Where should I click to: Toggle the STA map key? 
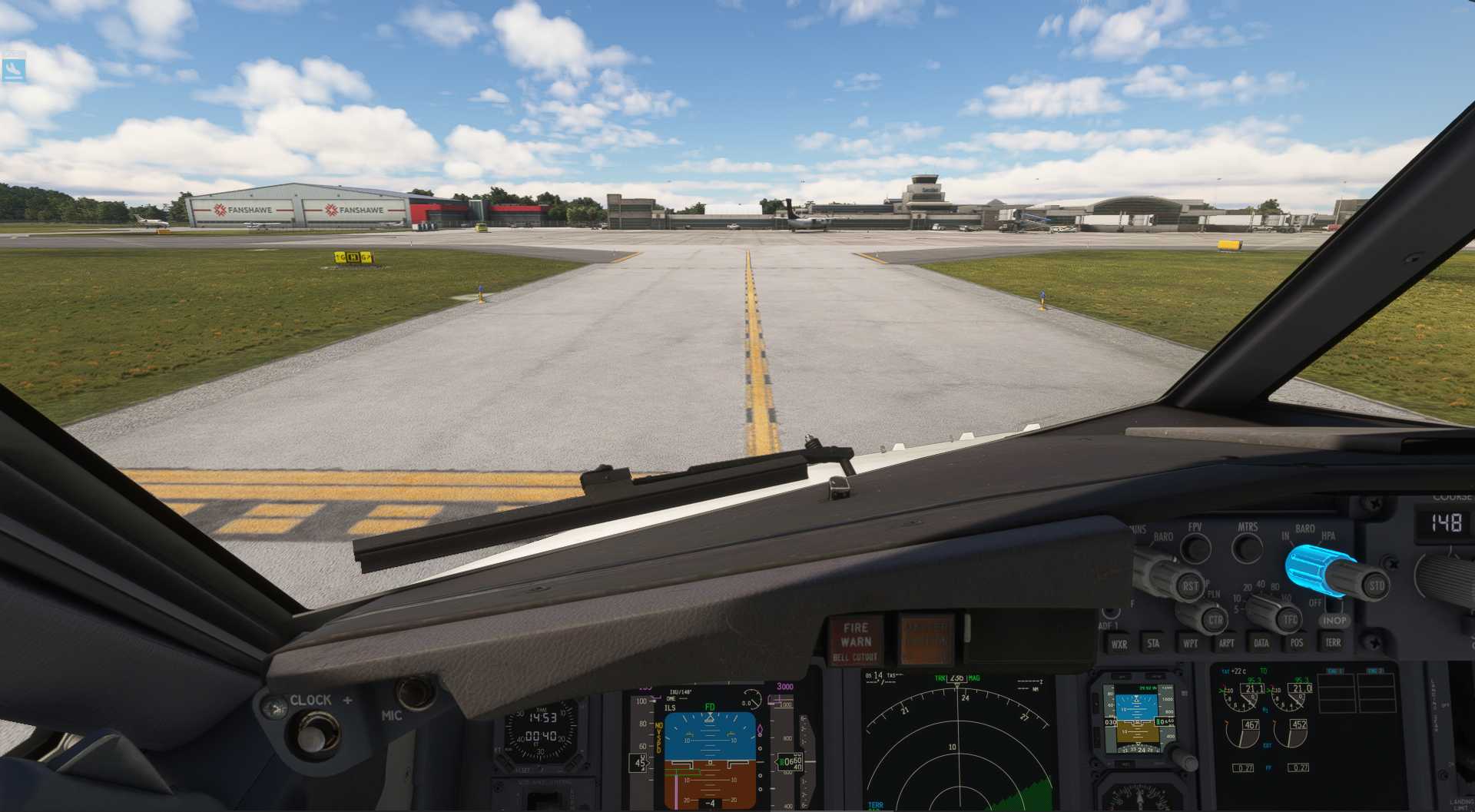pos(1153,644)
